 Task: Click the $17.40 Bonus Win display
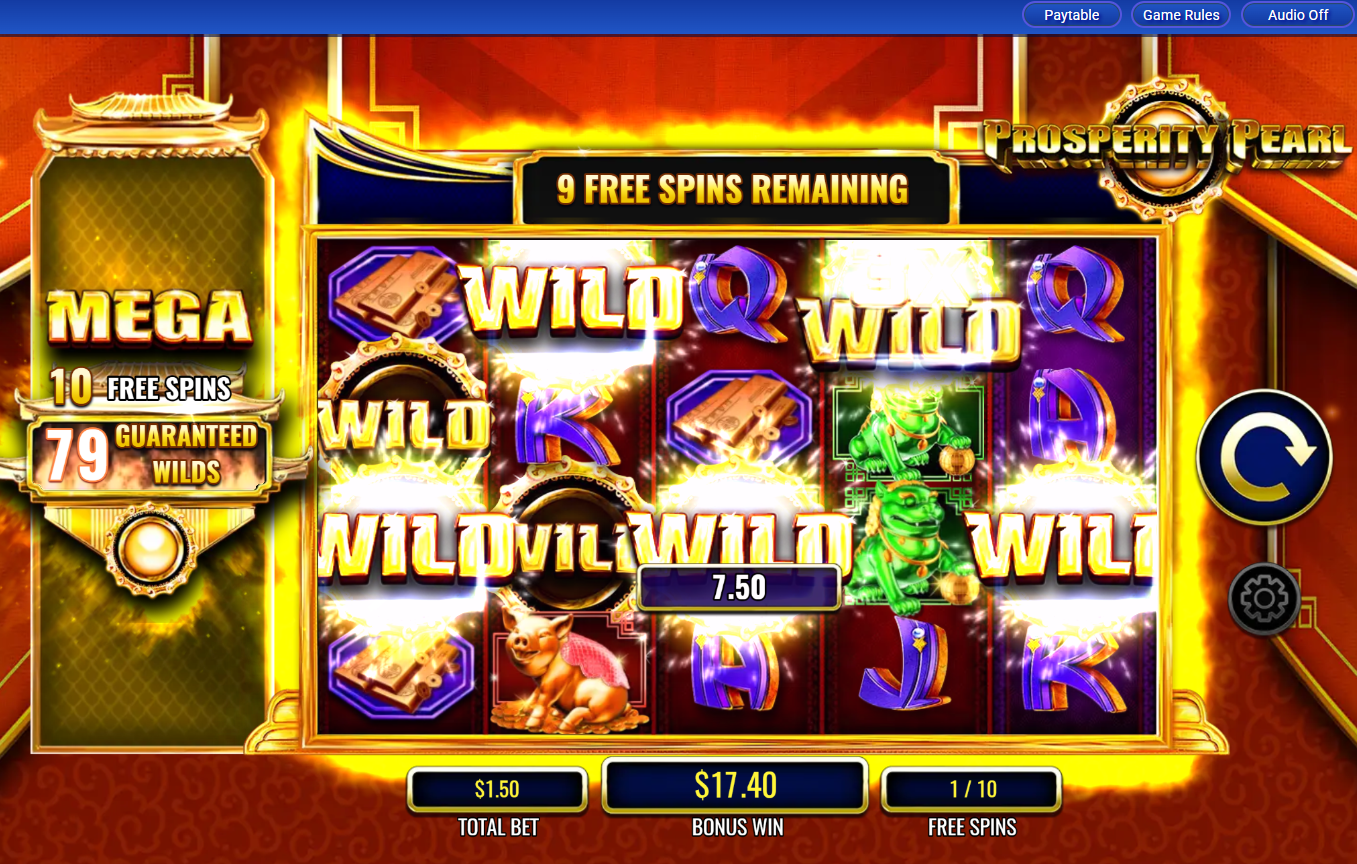click(735, 787)
